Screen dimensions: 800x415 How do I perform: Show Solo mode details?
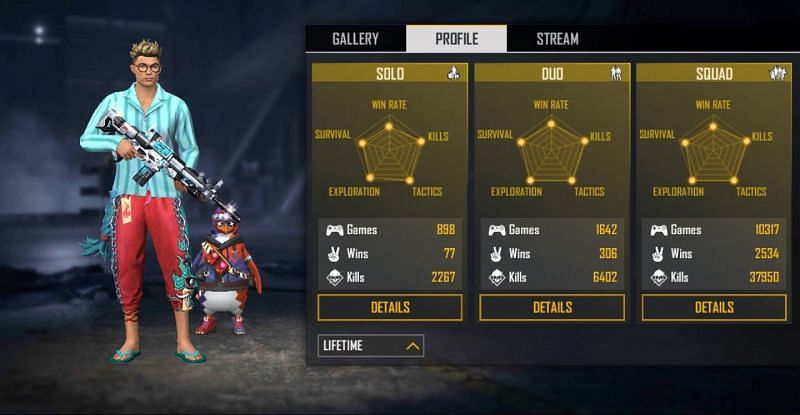(390, 307)
